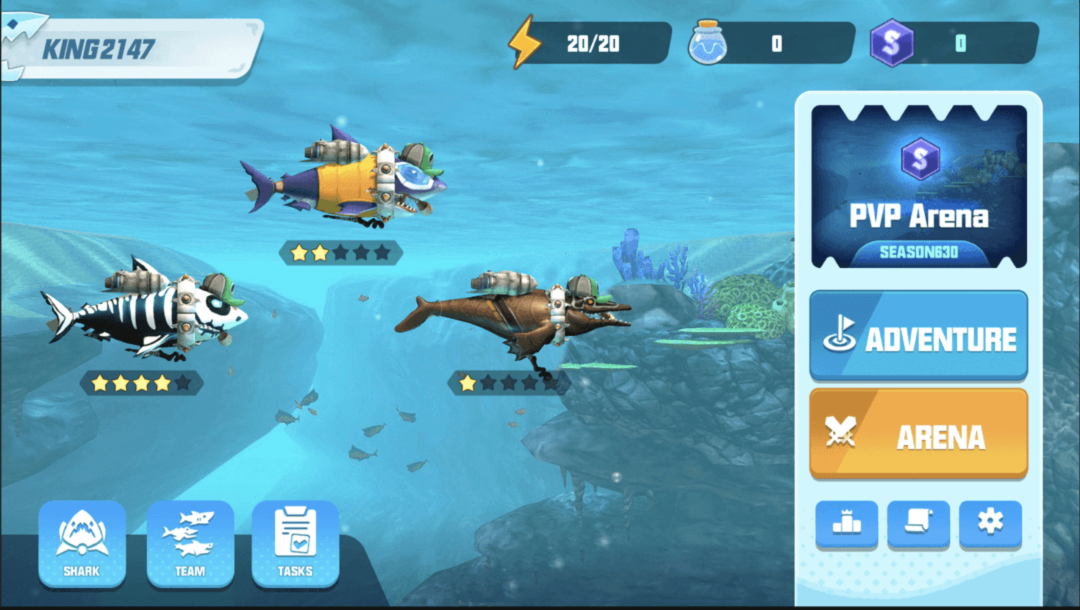The height and width of the screenshot is (610, 1080).
Task: Tap the lightning bolt energy icon
Action: (524, 43)
